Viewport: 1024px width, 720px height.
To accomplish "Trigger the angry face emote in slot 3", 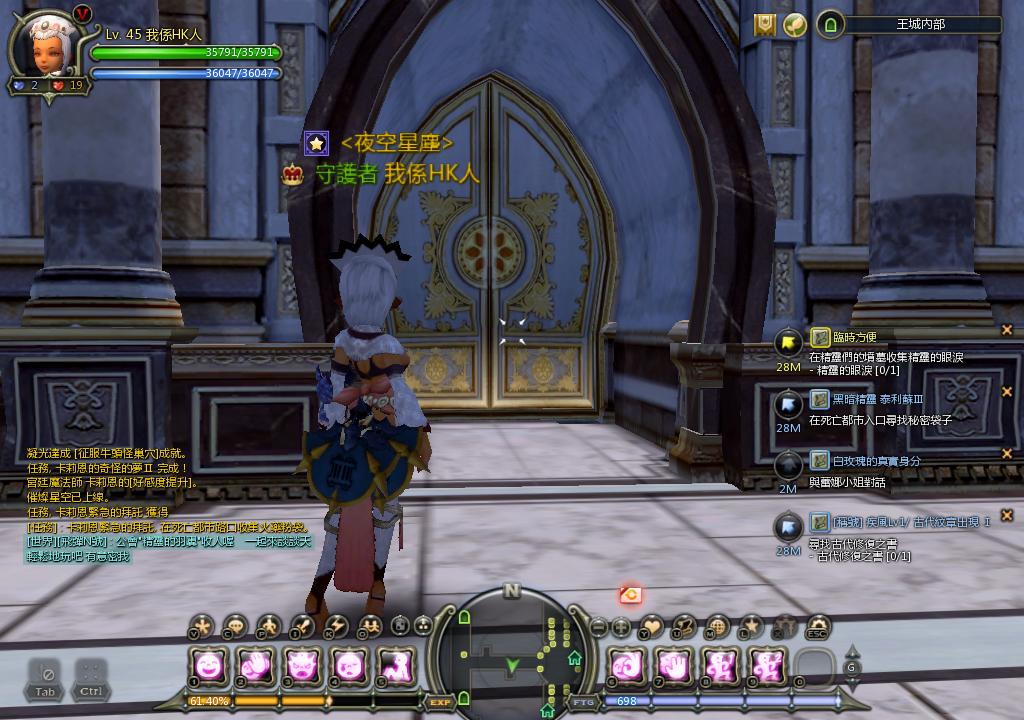I will 302,665.
